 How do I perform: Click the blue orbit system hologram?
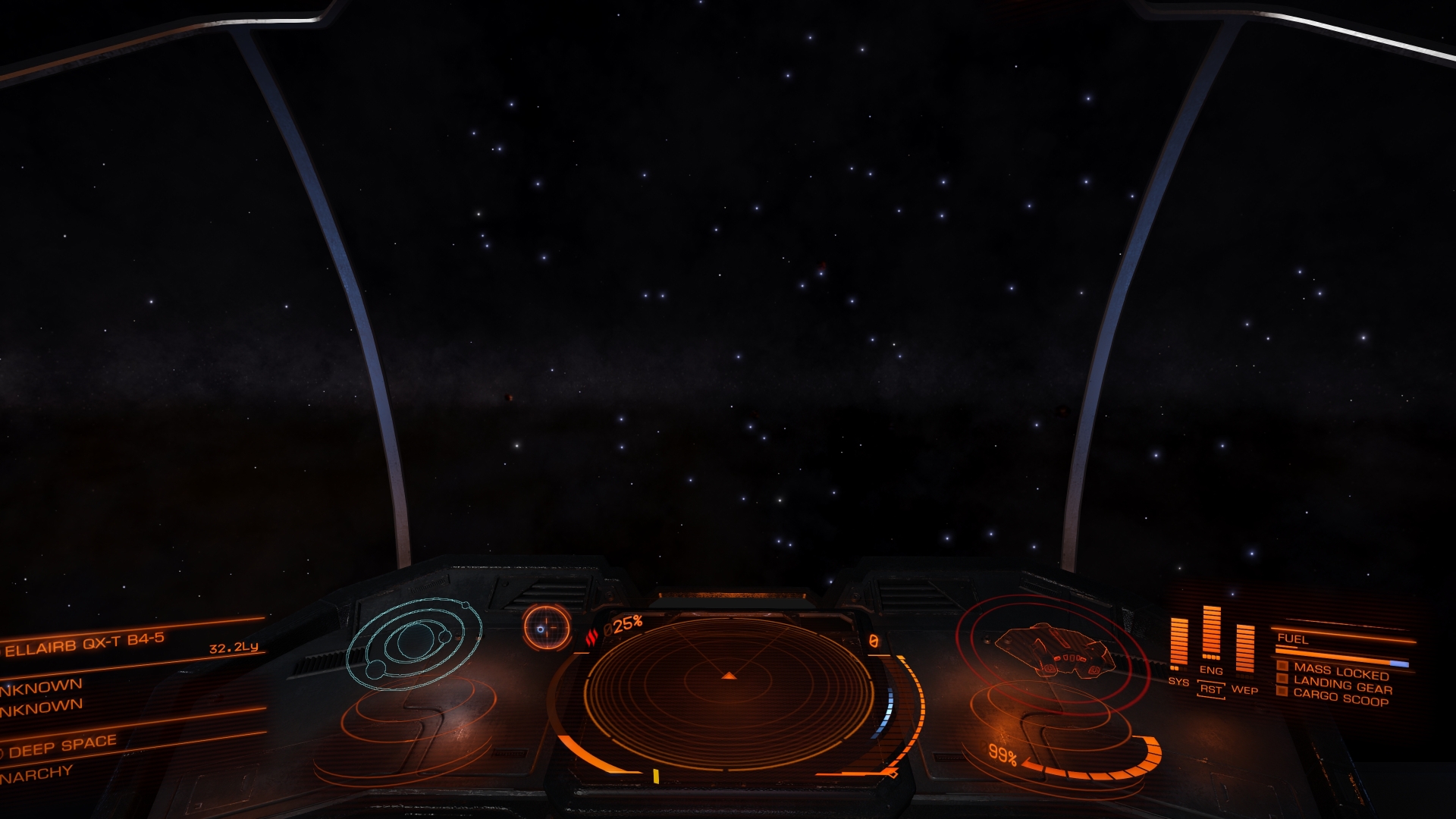coord(414,643)
